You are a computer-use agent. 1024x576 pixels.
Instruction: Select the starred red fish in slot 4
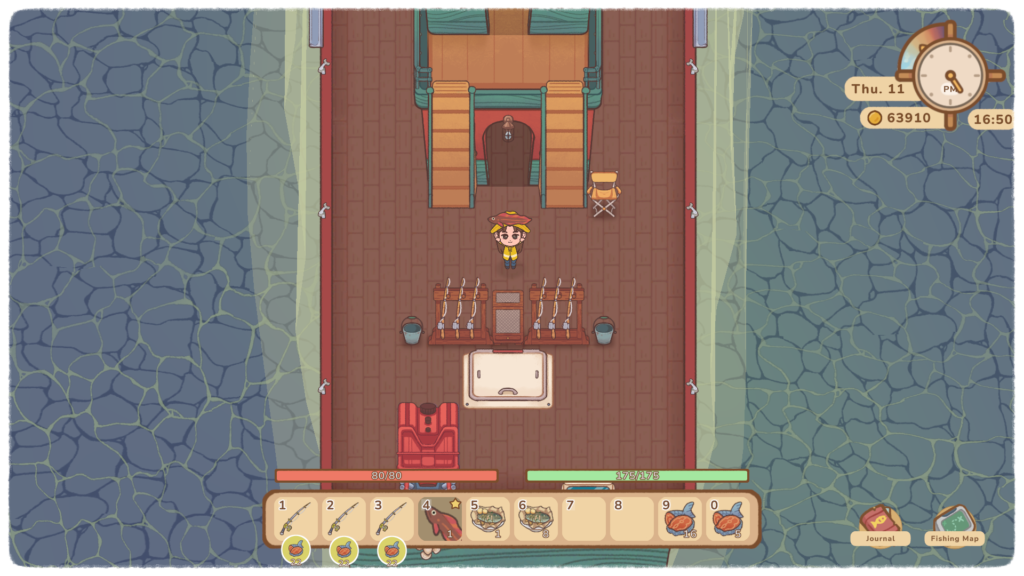point(440,519)
